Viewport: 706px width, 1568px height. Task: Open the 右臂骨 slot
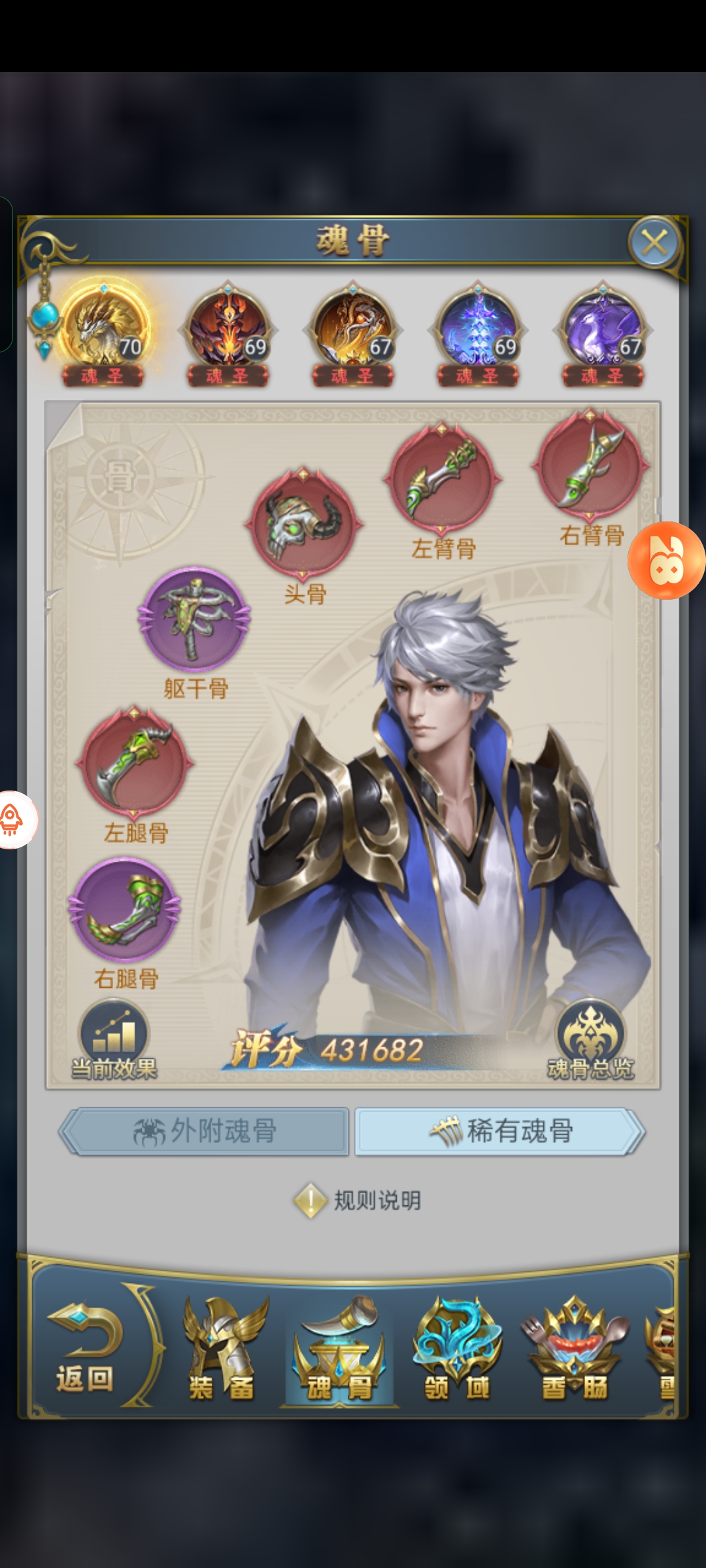point(591,465)
